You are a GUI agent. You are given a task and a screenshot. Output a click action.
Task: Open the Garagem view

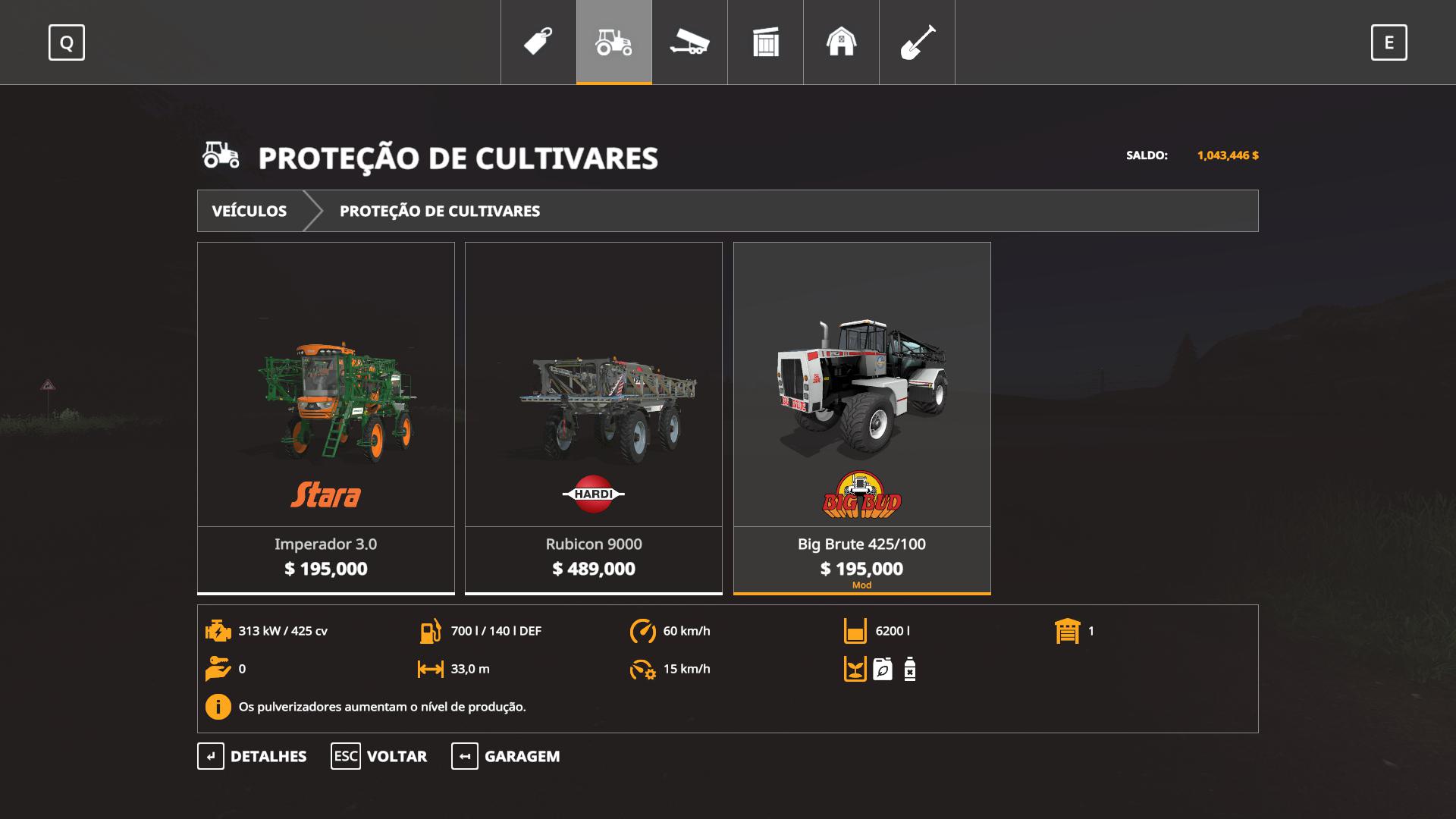coord(506,756)
